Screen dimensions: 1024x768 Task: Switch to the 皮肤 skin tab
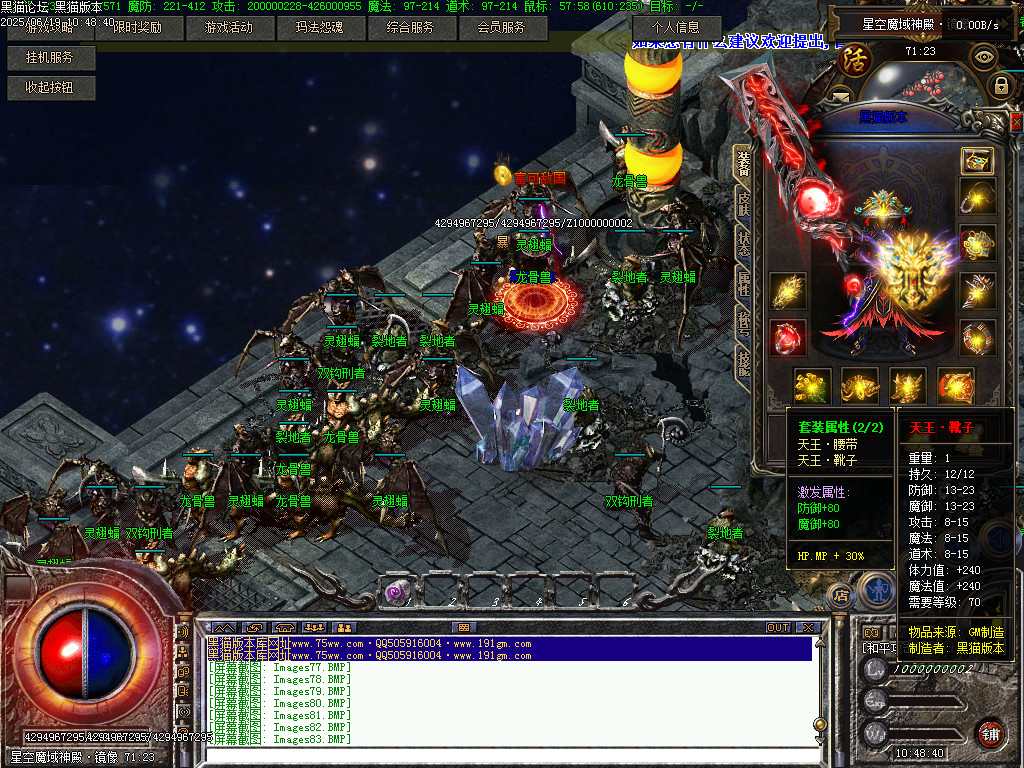(743, 204)
